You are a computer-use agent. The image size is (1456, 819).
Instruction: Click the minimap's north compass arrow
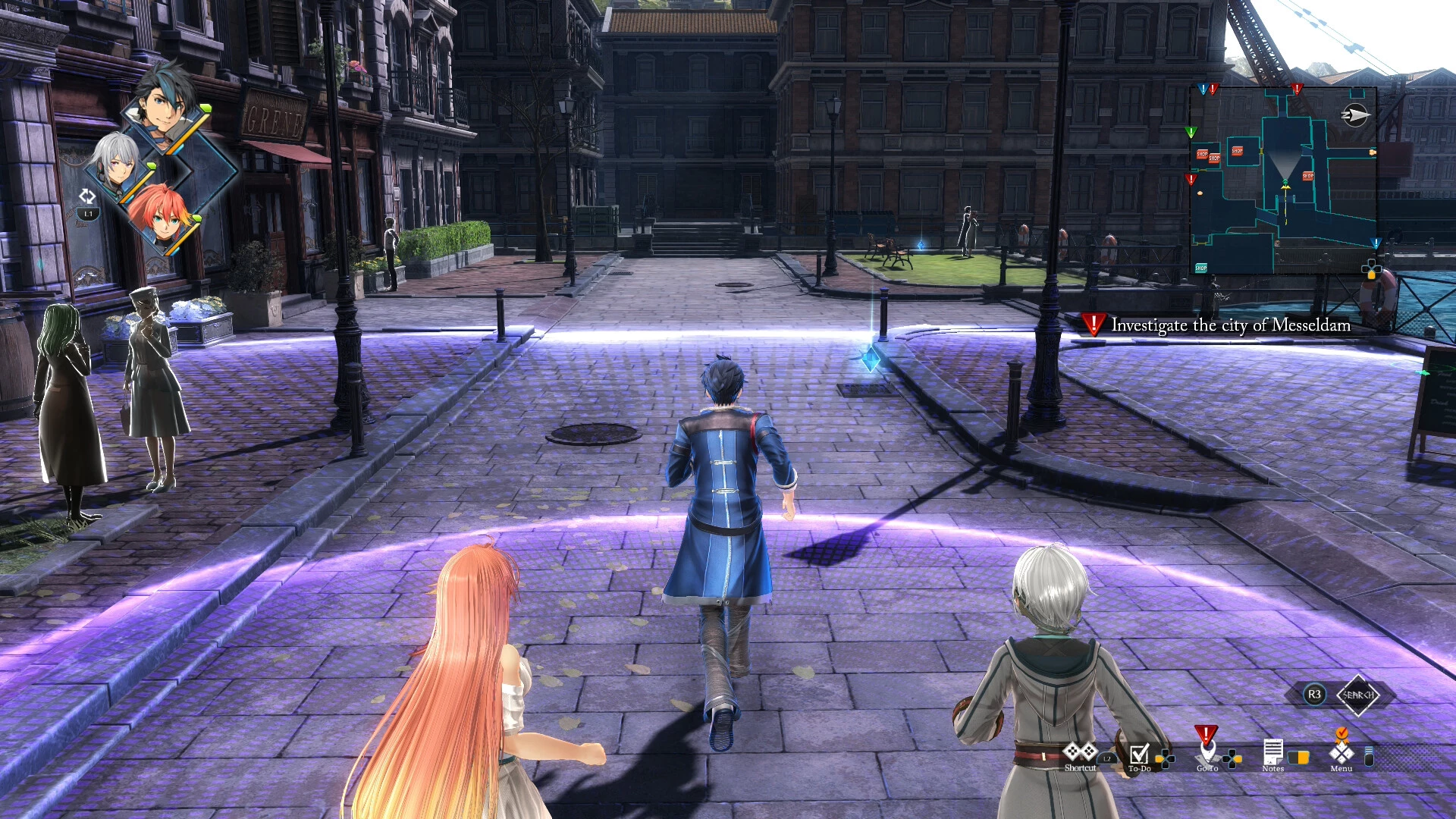(1354, 115)
